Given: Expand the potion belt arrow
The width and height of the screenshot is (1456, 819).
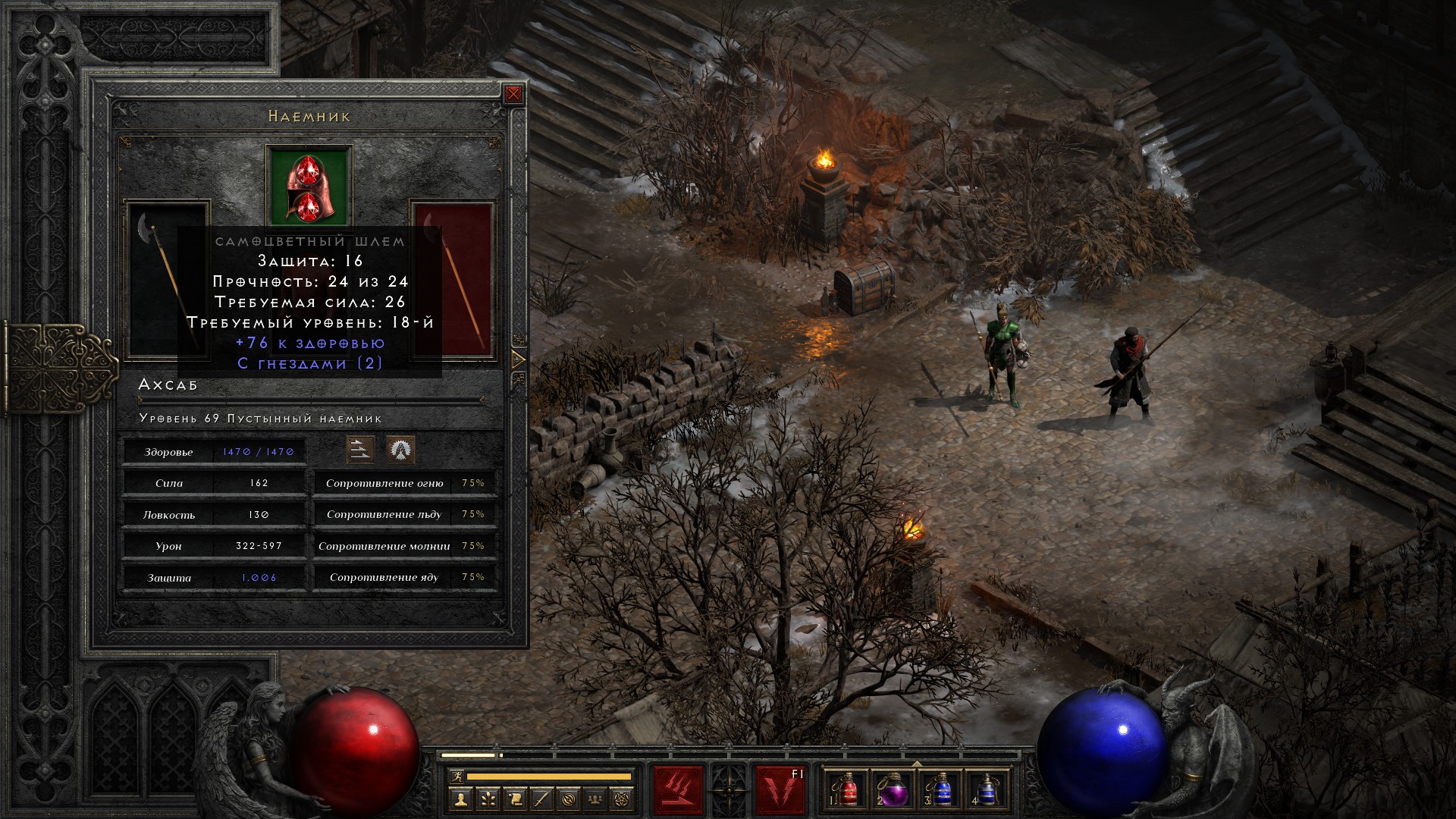Looking at the screenshot, I should point(917,764).
